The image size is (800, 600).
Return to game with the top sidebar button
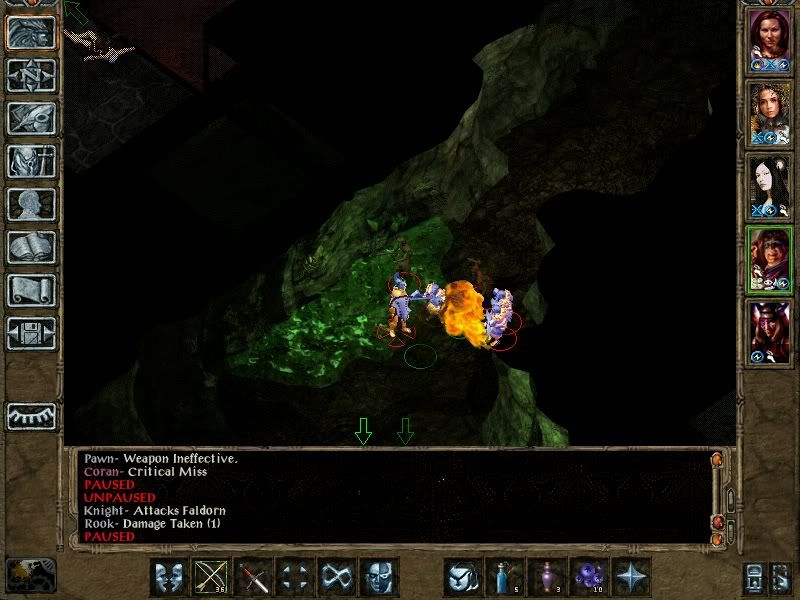pyautogui.click(x=31, y=32)
